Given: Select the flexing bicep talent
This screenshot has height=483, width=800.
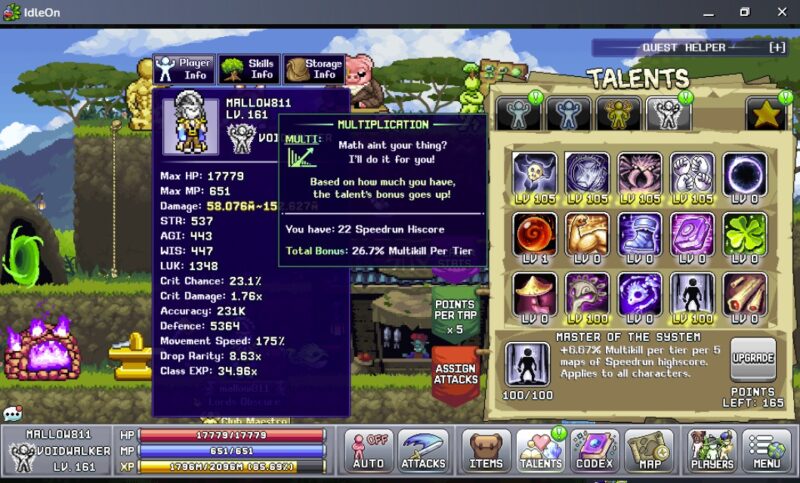Looking at the screenshot, I should click(587, 233).
